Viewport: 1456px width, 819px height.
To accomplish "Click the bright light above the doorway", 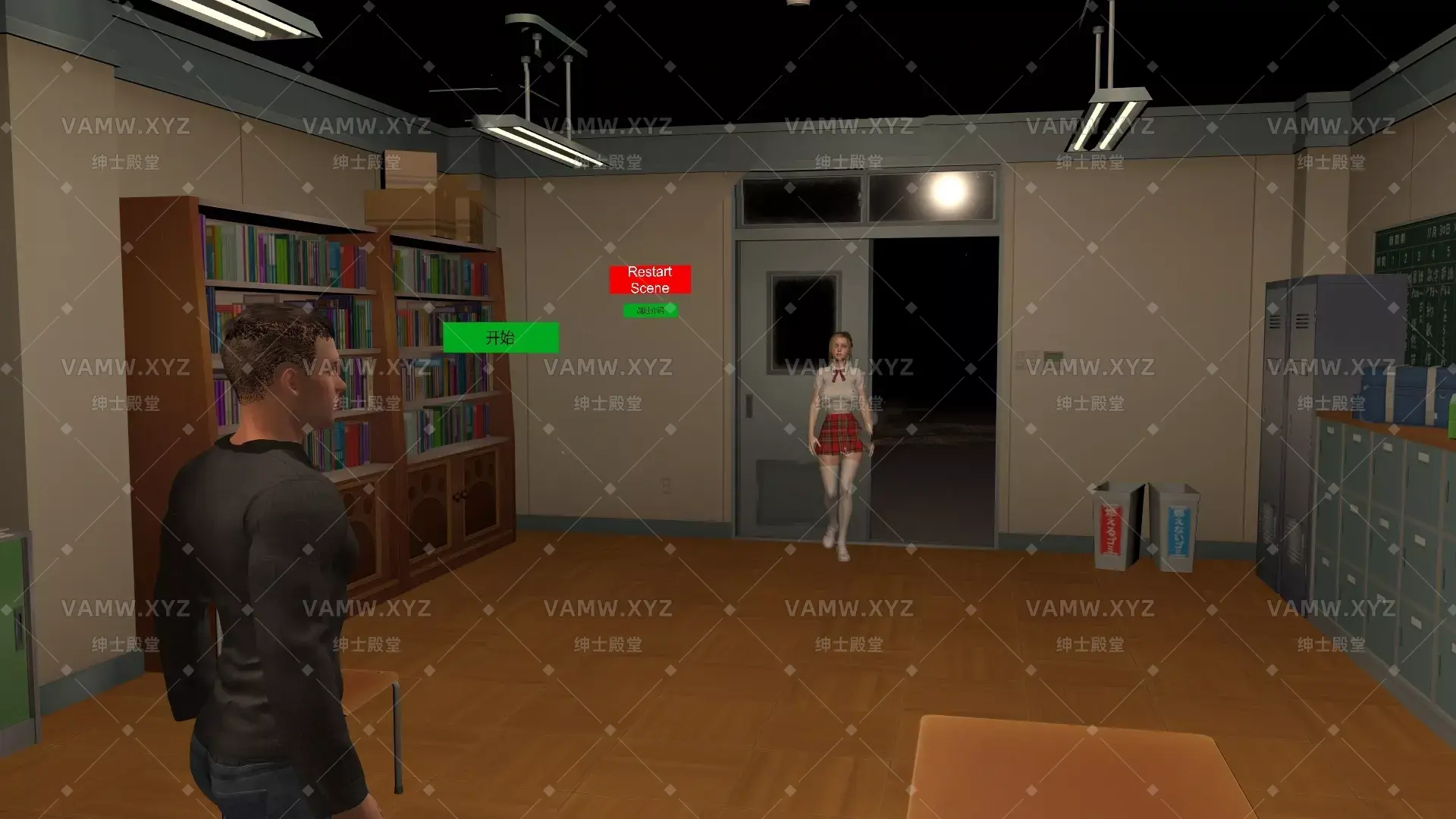I will (944, 193).
